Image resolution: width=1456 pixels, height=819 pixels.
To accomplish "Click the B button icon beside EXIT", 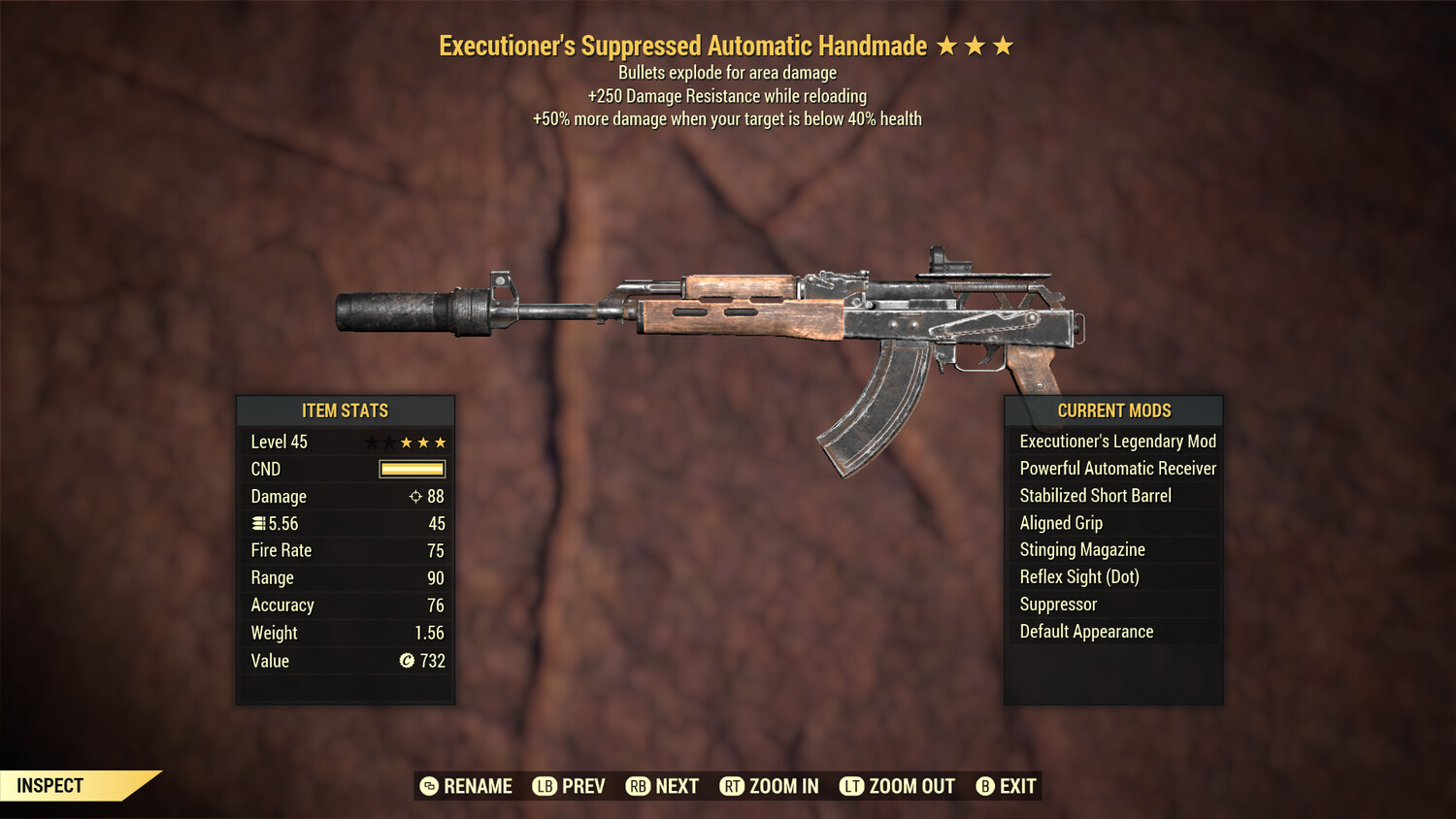I will point(984,786).
